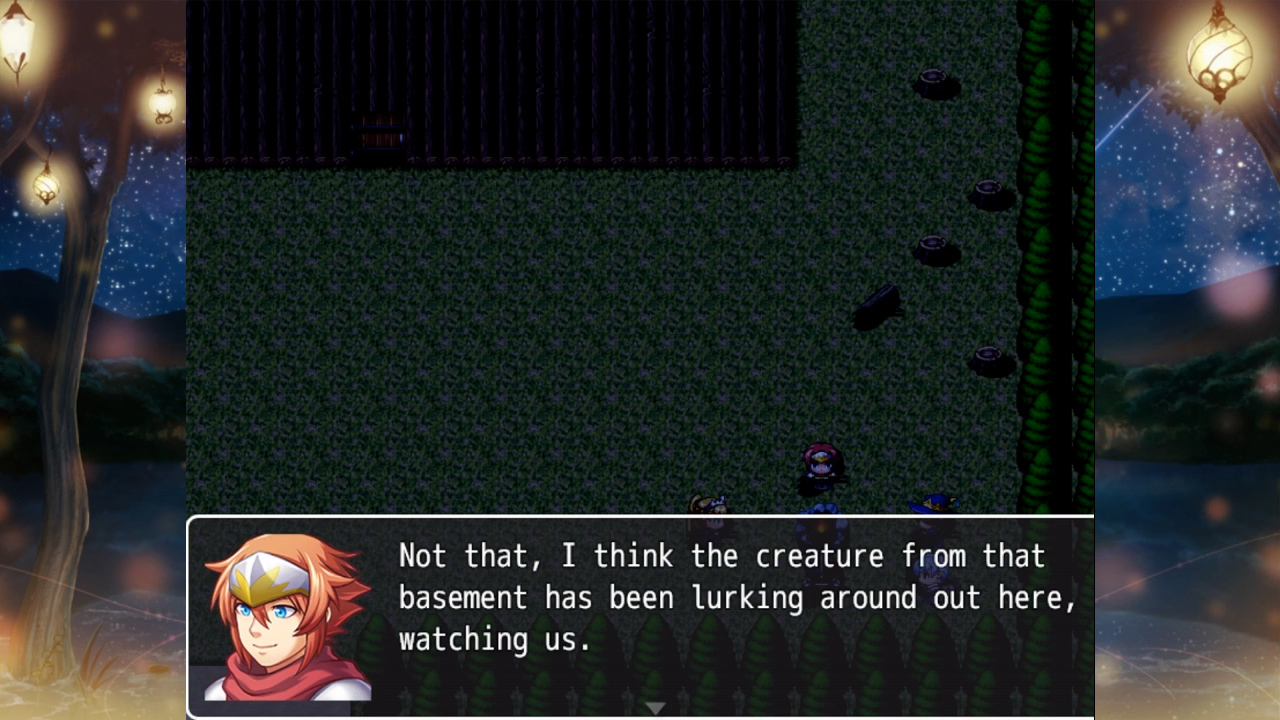1280x720 pixels.
Task: Click the continue arrow below the dialogue text
Action: [656, 706]
